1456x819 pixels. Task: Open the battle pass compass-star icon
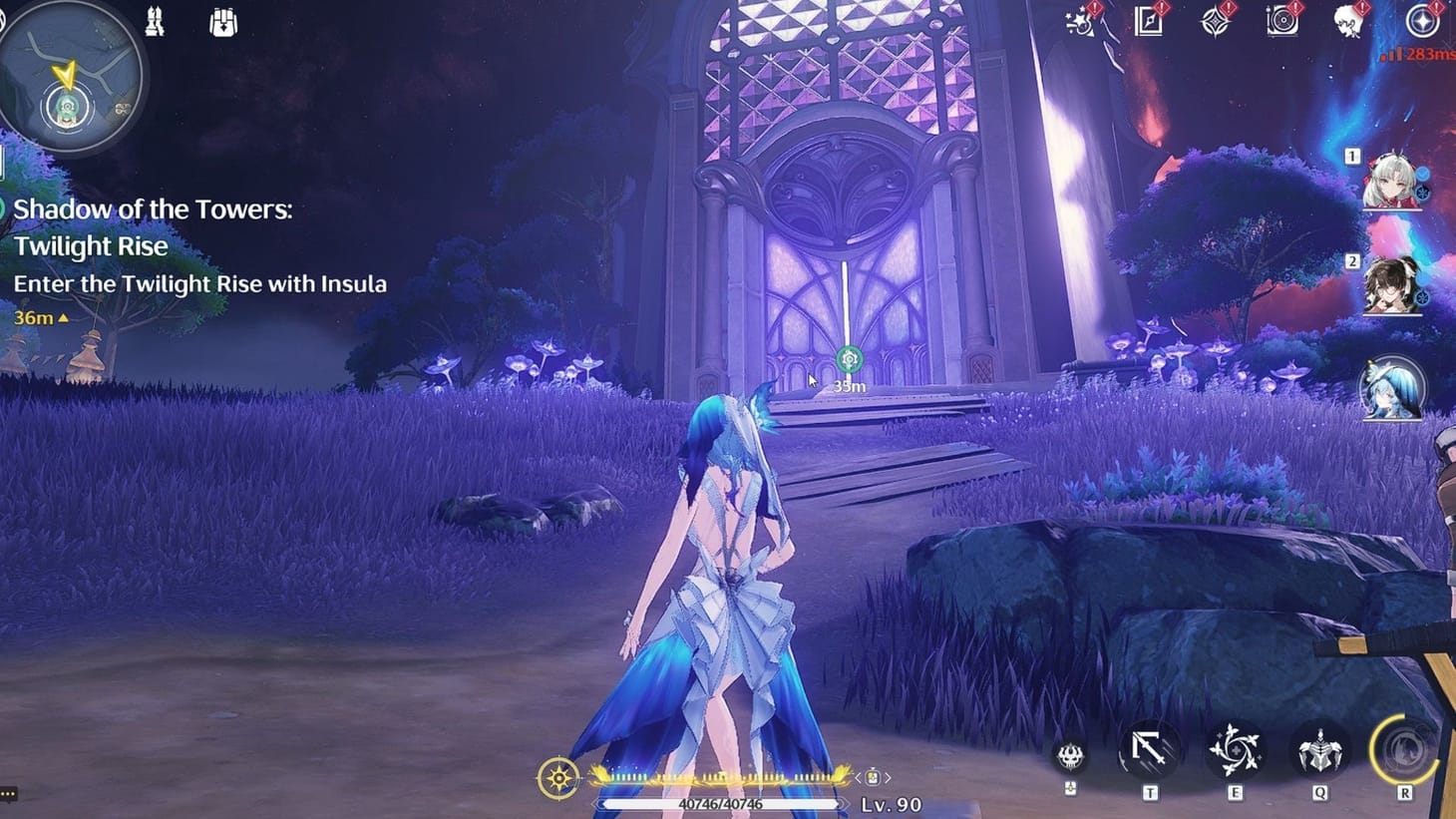1215,22
